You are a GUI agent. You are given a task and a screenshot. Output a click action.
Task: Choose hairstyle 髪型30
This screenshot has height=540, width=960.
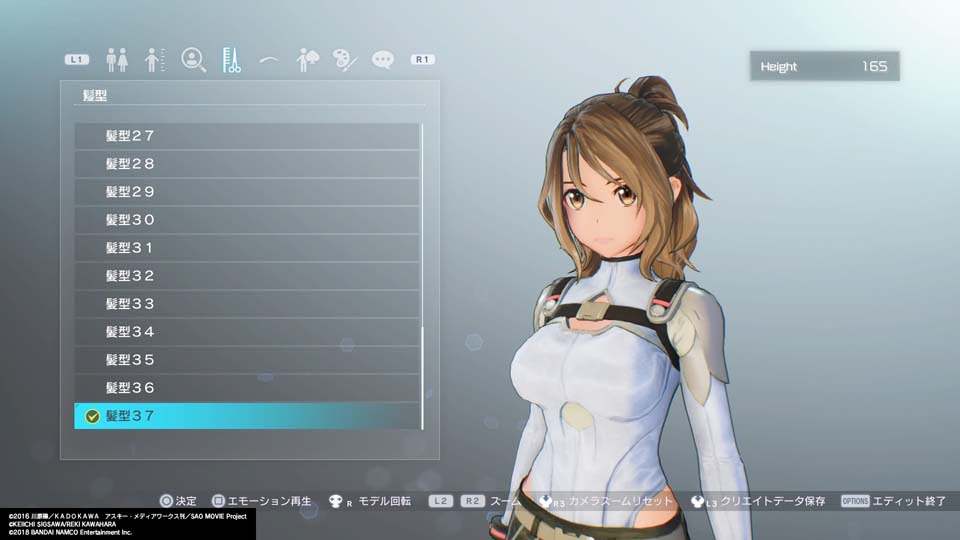[247, 220]
